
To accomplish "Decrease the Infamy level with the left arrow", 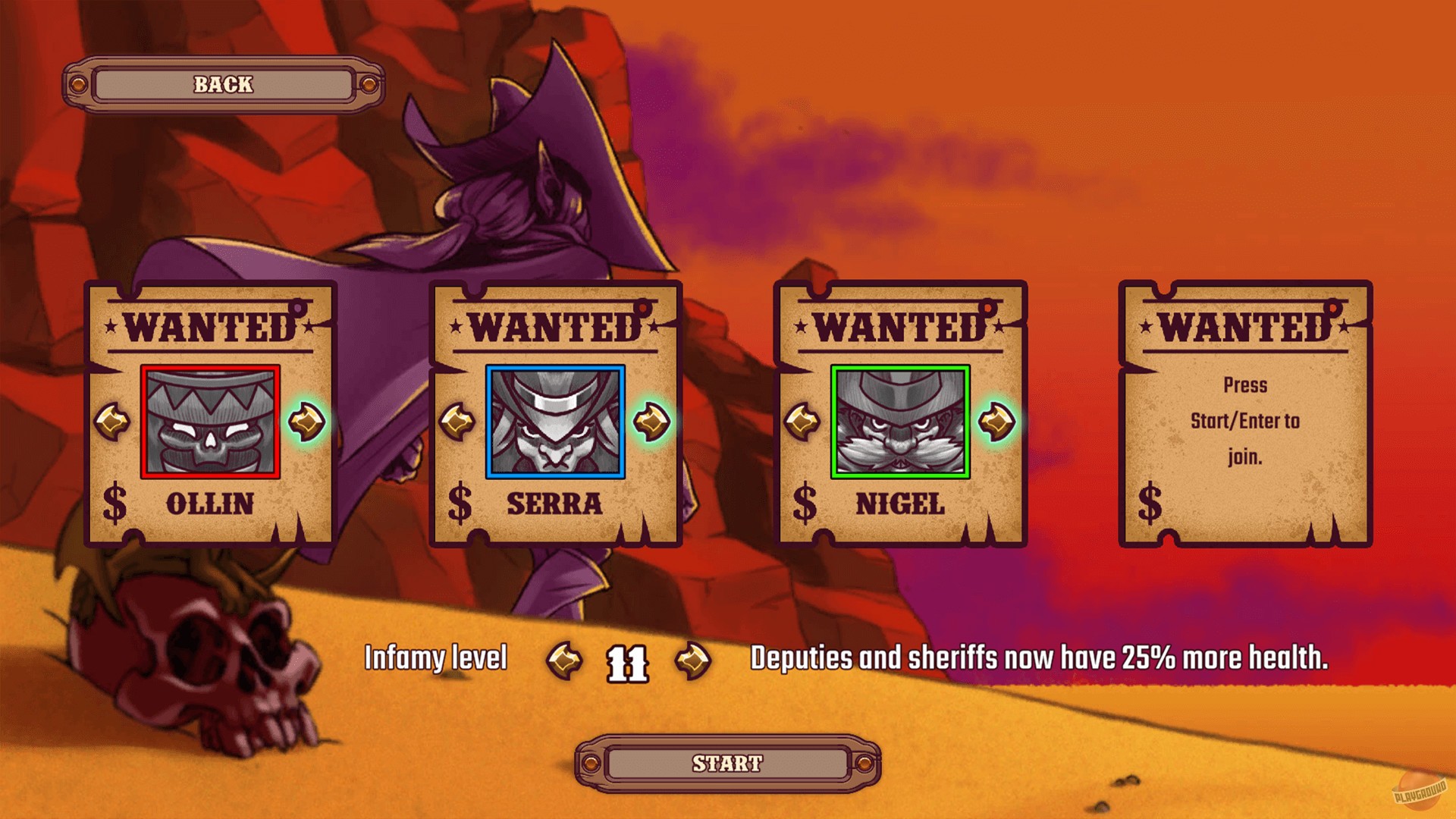I will click(x=563, y=662).
